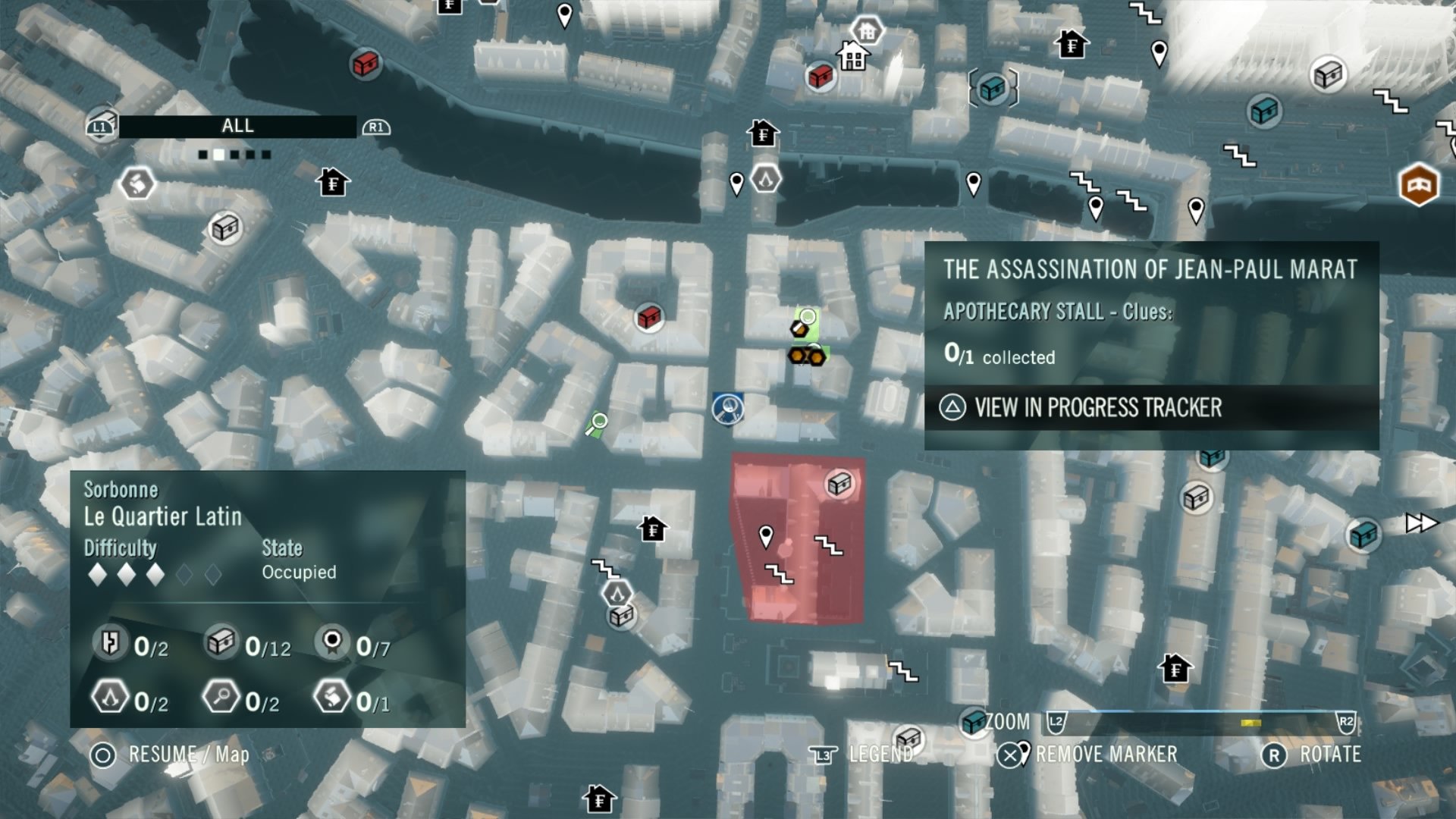Select the bracketed teal chest marker
The height and width of the screenshot is (819, 1456).
[993, 89]
